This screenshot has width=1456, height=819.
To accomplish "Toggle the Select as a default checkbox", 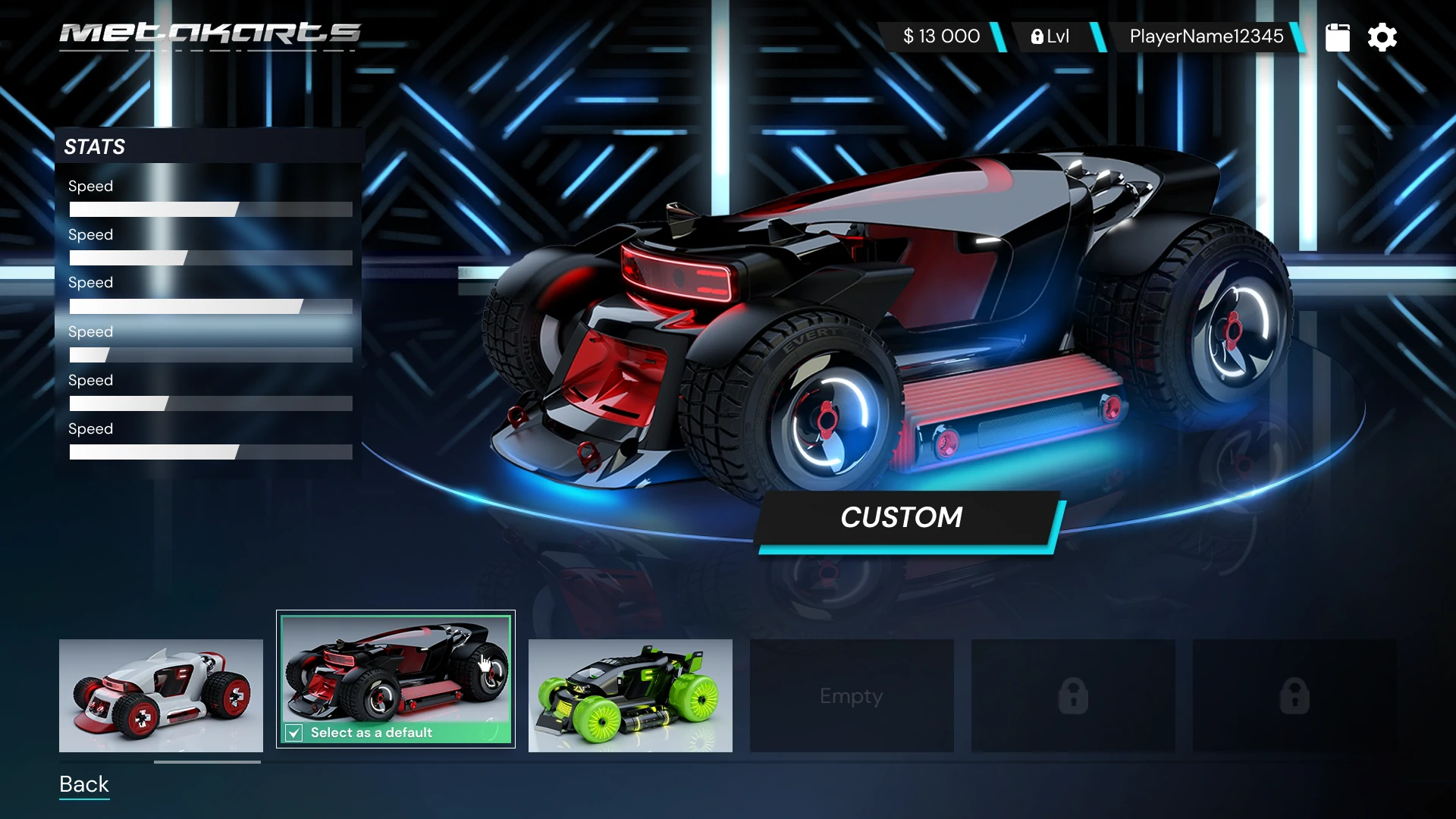I will [x=294, y=733].
